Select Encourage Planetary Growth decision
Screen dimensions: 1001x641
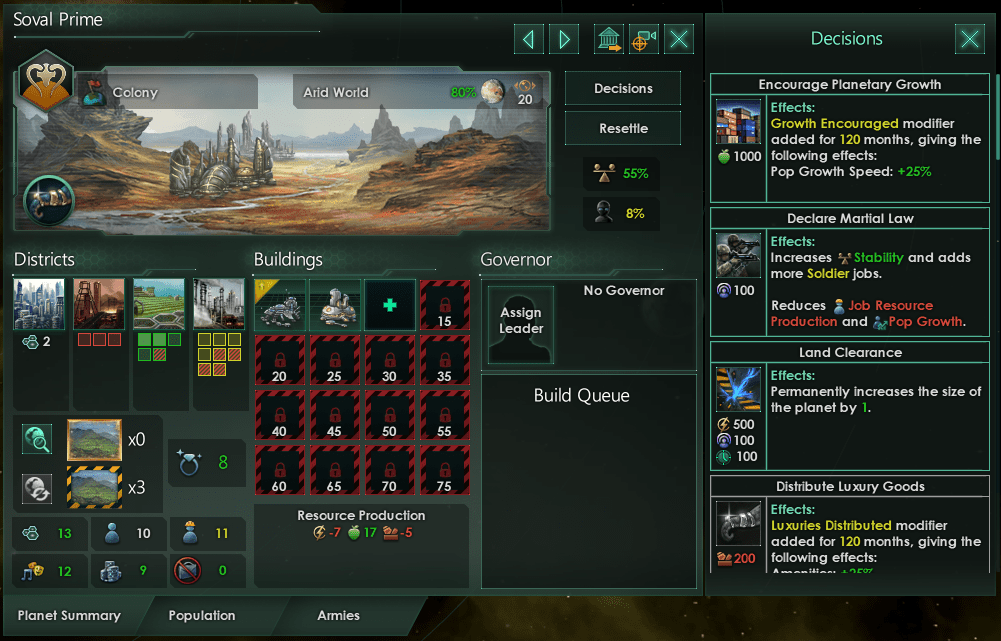click(x=850, y=85)
